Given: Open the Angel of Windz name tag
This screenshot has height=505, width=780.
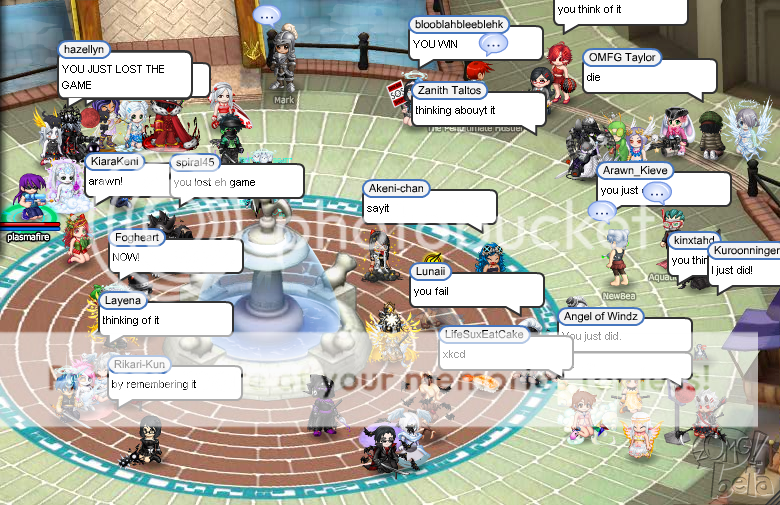Looking at the screenshot, I should pyautogui.click(x=600, y=316).
